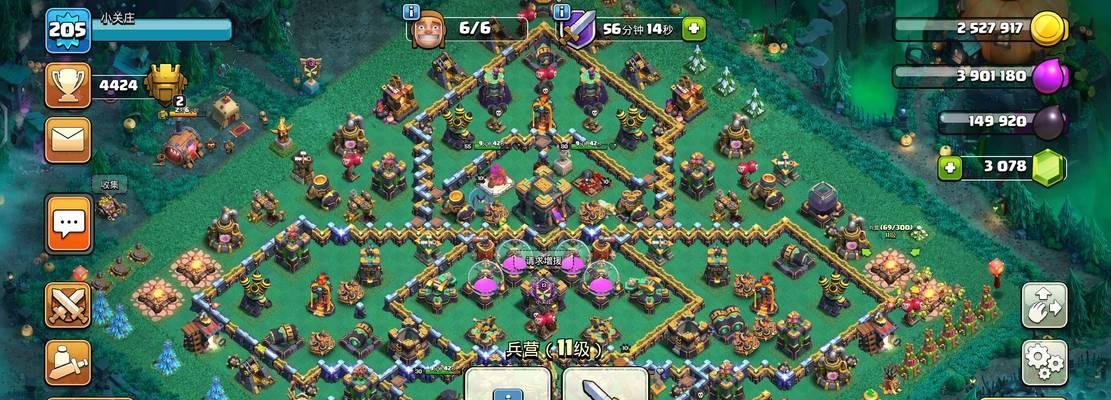Select the dark elixir resource icon
Screen dimensions: 1111x400
(1047, 122)
